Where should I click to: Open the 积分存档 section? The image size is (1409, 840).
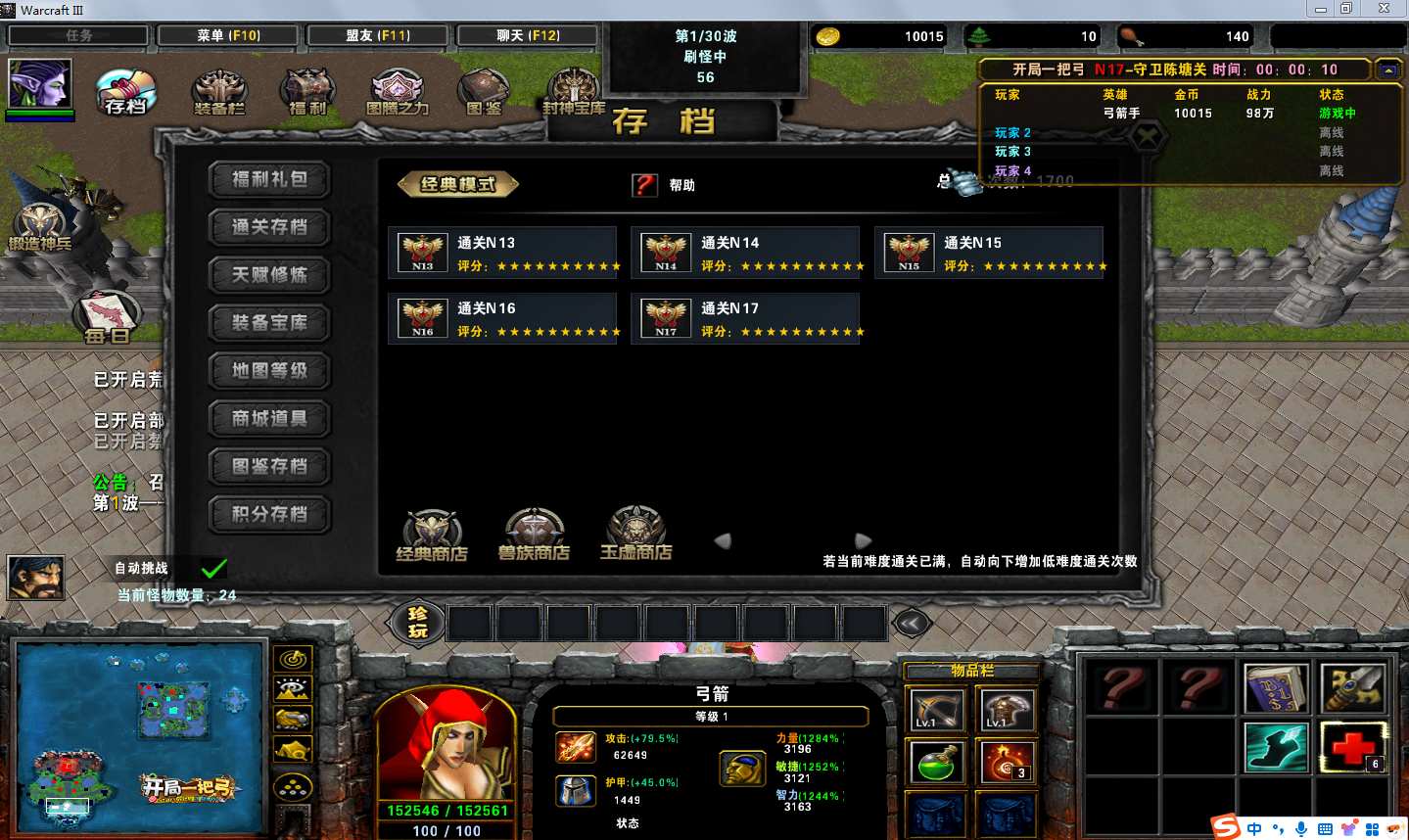(x=269, y=514)
